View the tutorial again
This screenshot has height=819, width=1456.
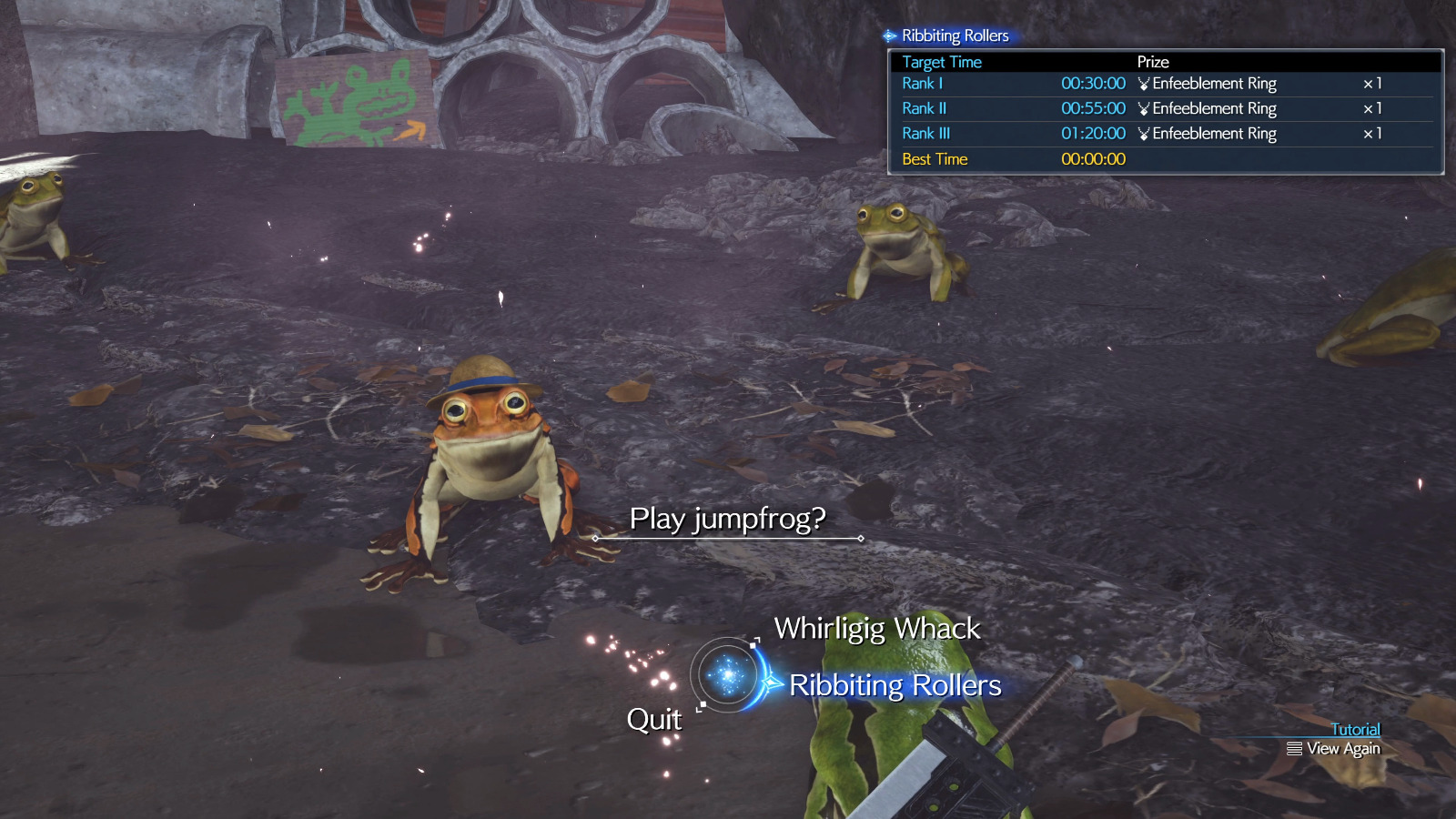(1334, 749)
